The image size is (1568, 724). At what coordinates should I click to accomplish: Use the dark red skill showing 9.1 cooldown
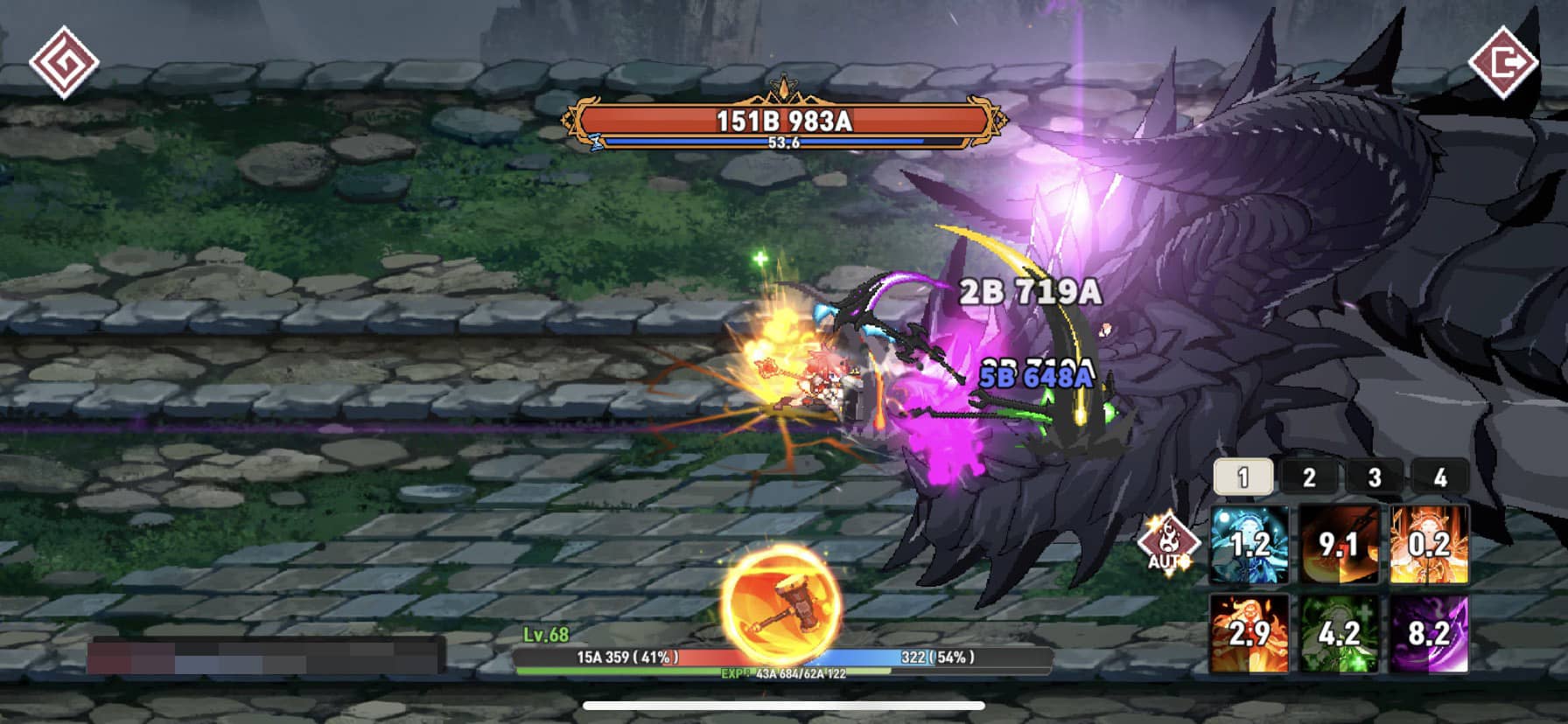pos(1339,544)
